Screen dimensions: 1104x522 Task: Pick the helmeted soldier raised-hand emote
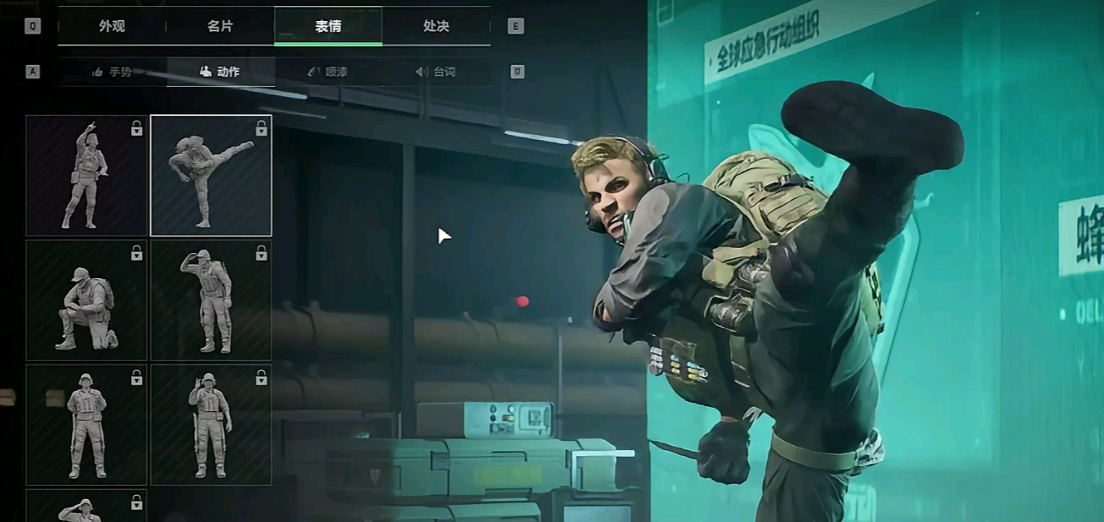[x=211, y=424]
